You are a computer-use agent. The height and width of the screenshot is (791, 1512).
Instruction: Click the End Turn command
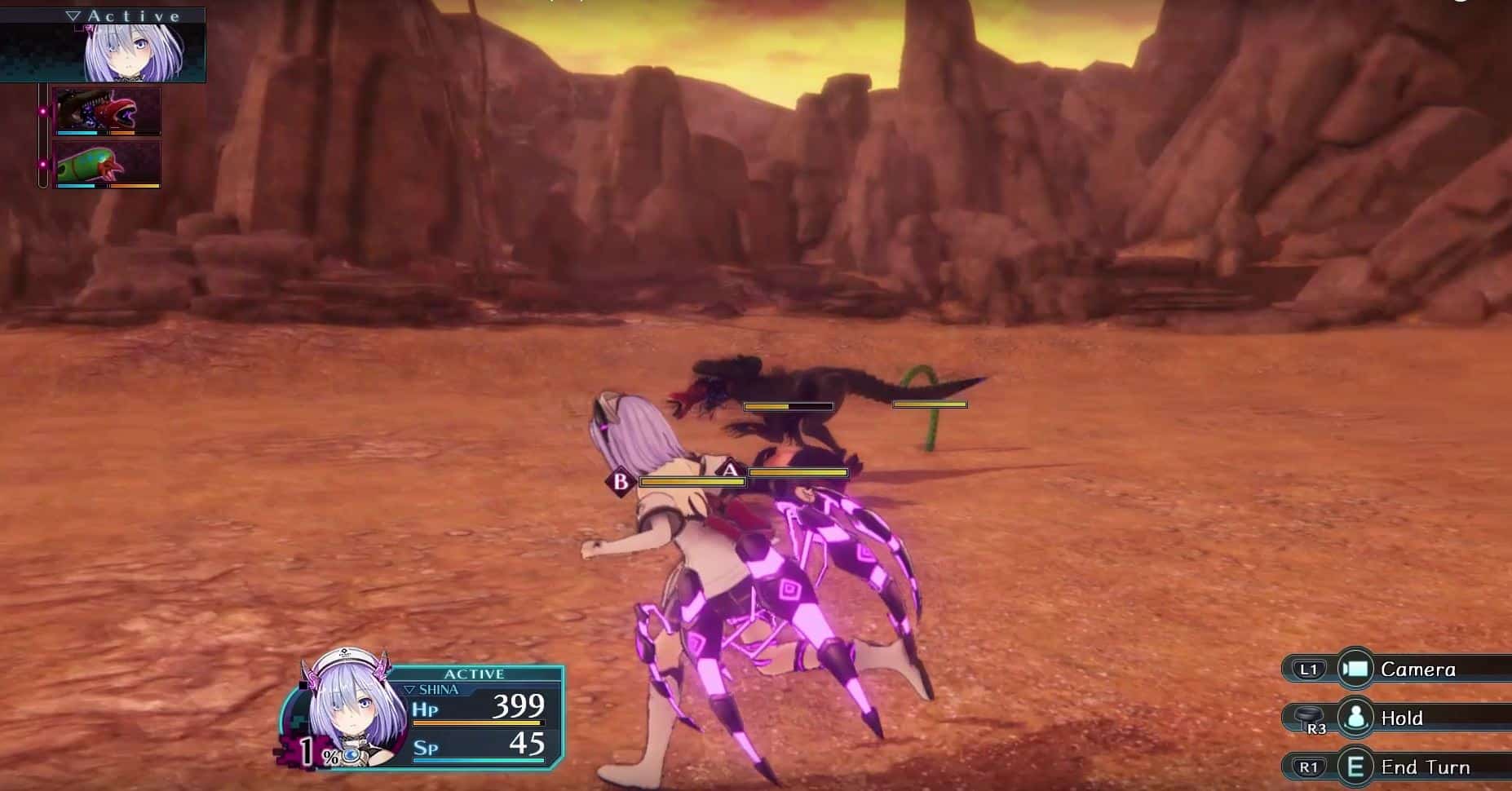coord(1424,767)
